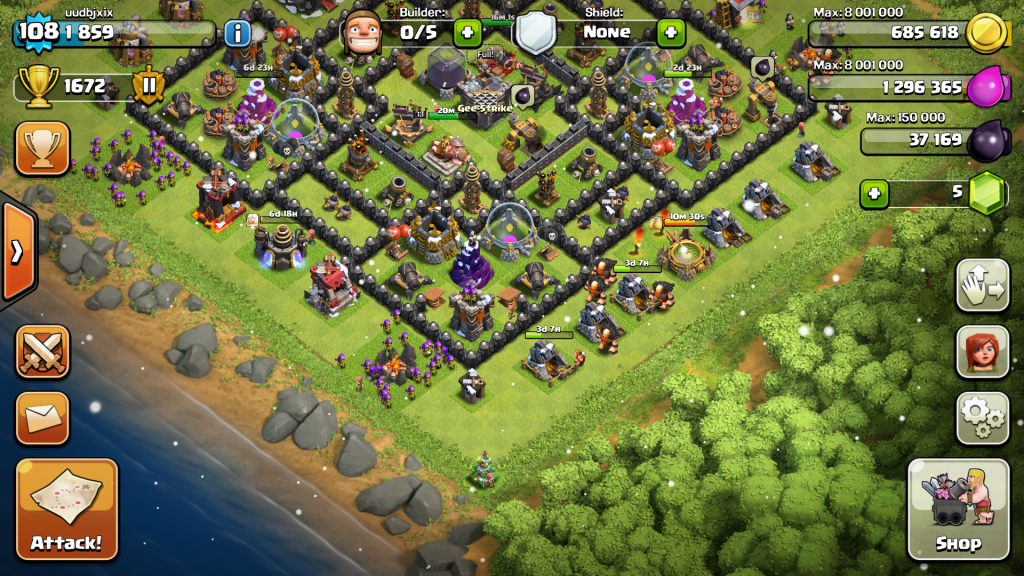Tap the gold trophy league badge
This screenshot has width=1024, height=576.
(37, 87)
